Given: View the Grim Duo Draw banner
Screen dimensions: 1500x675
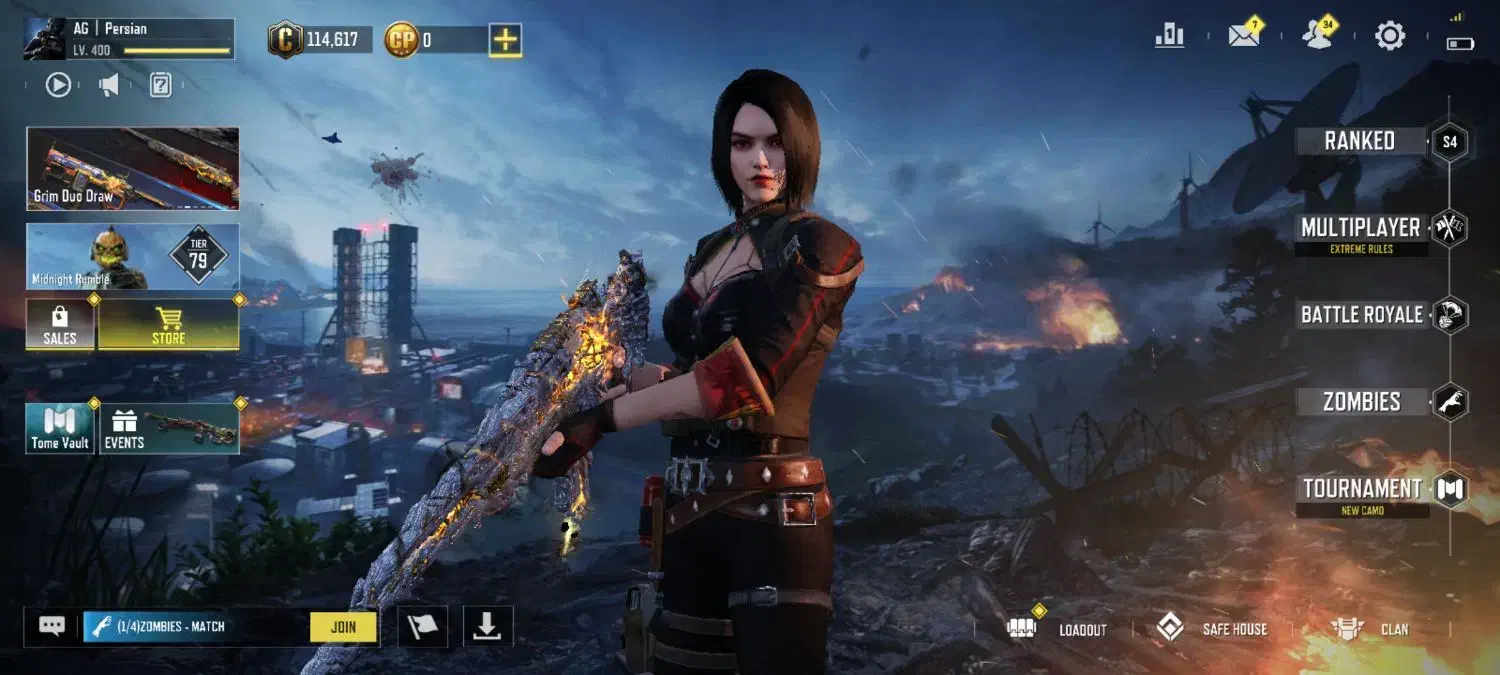Looking at the screenshot, I should point(133,168).
